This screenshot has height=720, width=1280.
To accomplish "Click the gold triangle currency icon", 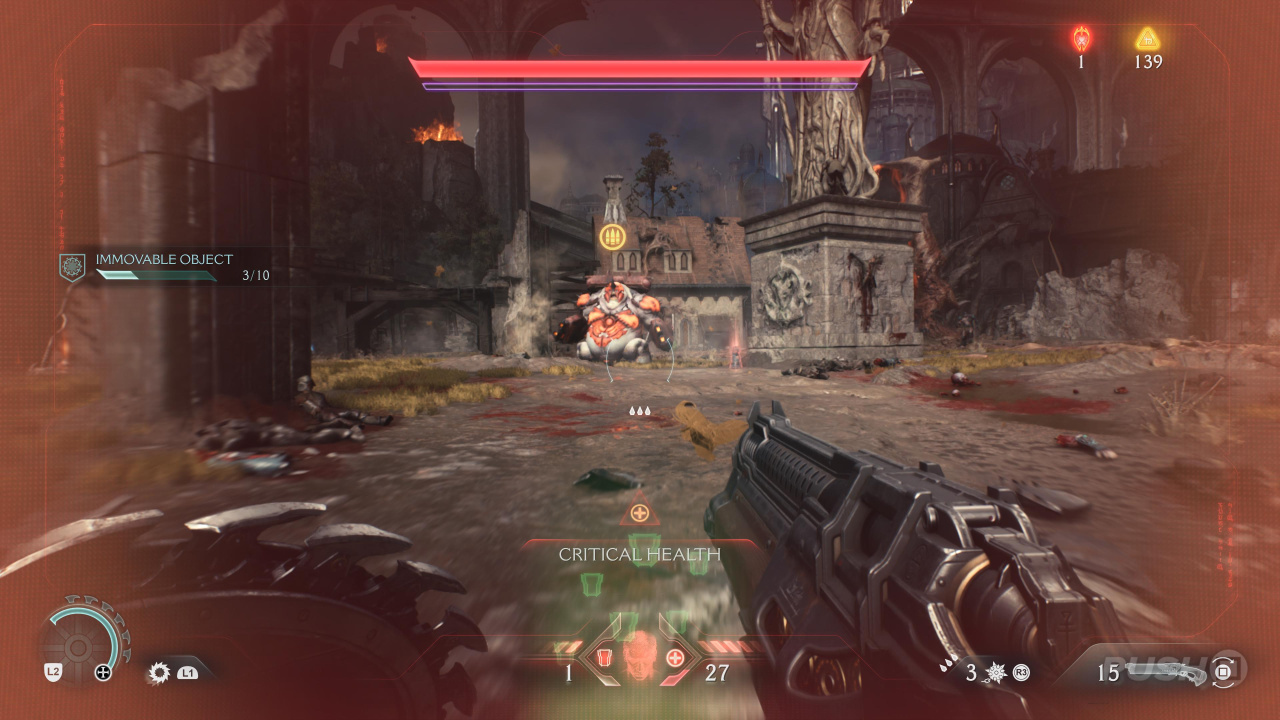I will [x=1147, y=39].
